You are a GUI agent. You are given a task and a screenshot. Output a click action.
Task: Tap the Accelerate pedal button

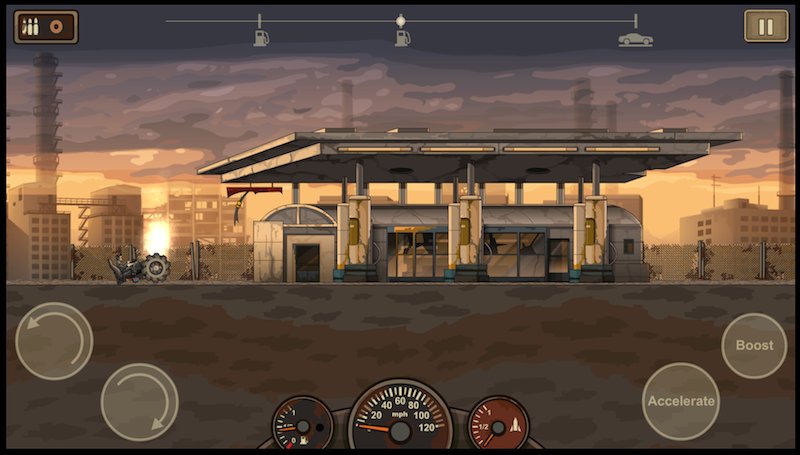[x=681, y=401]
